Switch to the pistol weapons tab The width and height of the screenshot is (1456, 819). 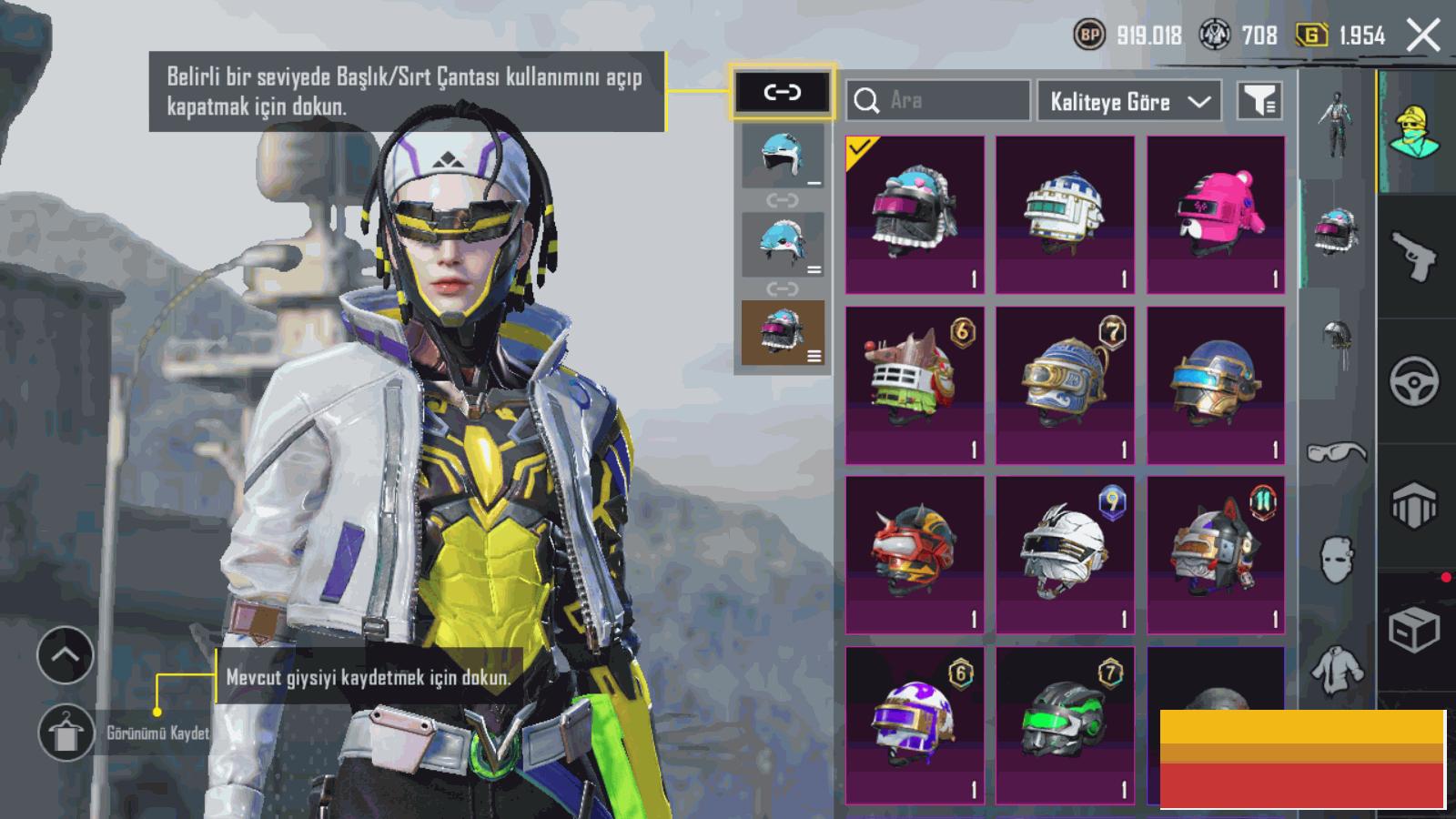click(1414, 256)
